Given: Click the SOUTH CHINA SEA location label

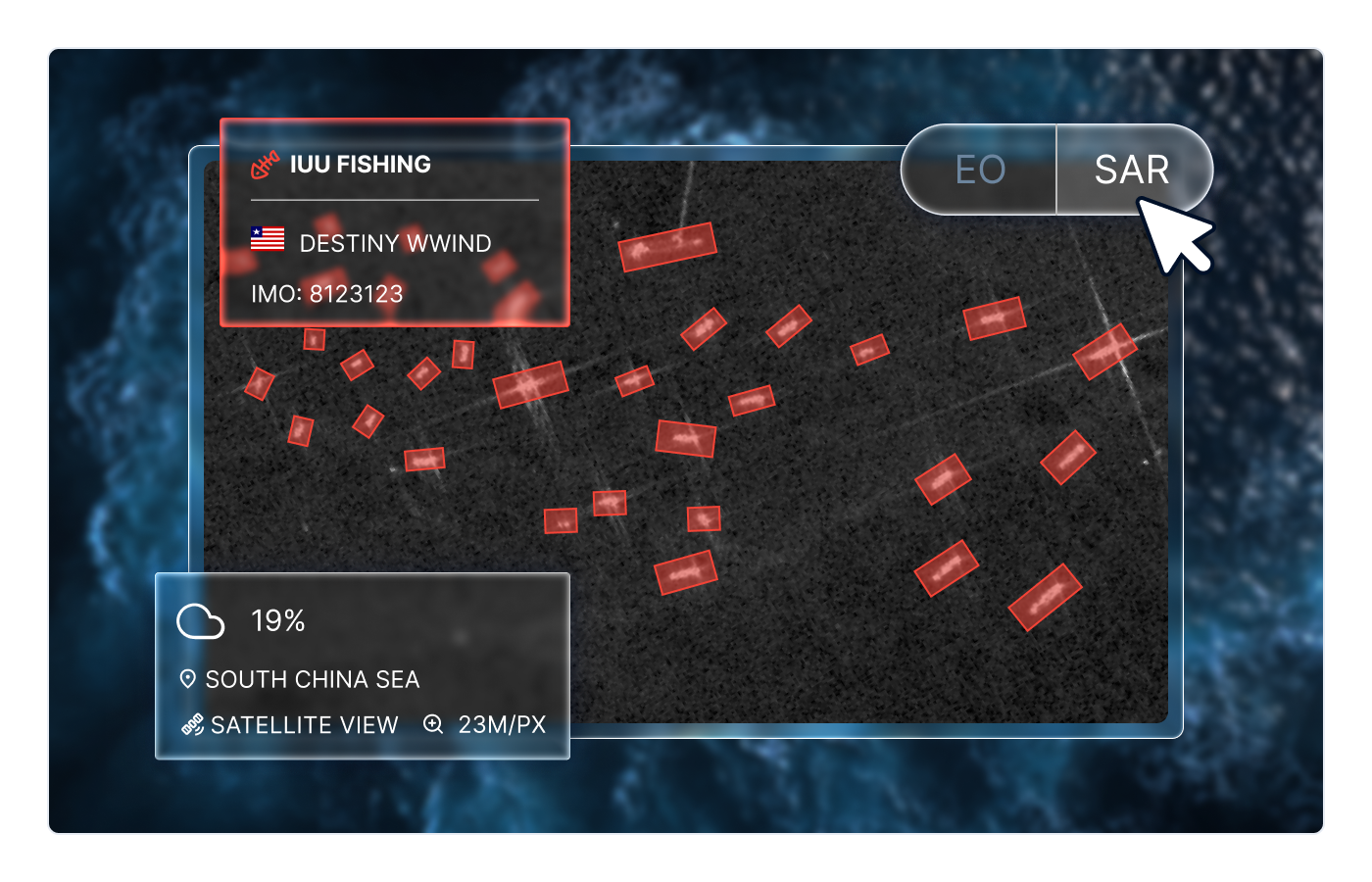Looking at the screenshot, I should tap(313, 678).
